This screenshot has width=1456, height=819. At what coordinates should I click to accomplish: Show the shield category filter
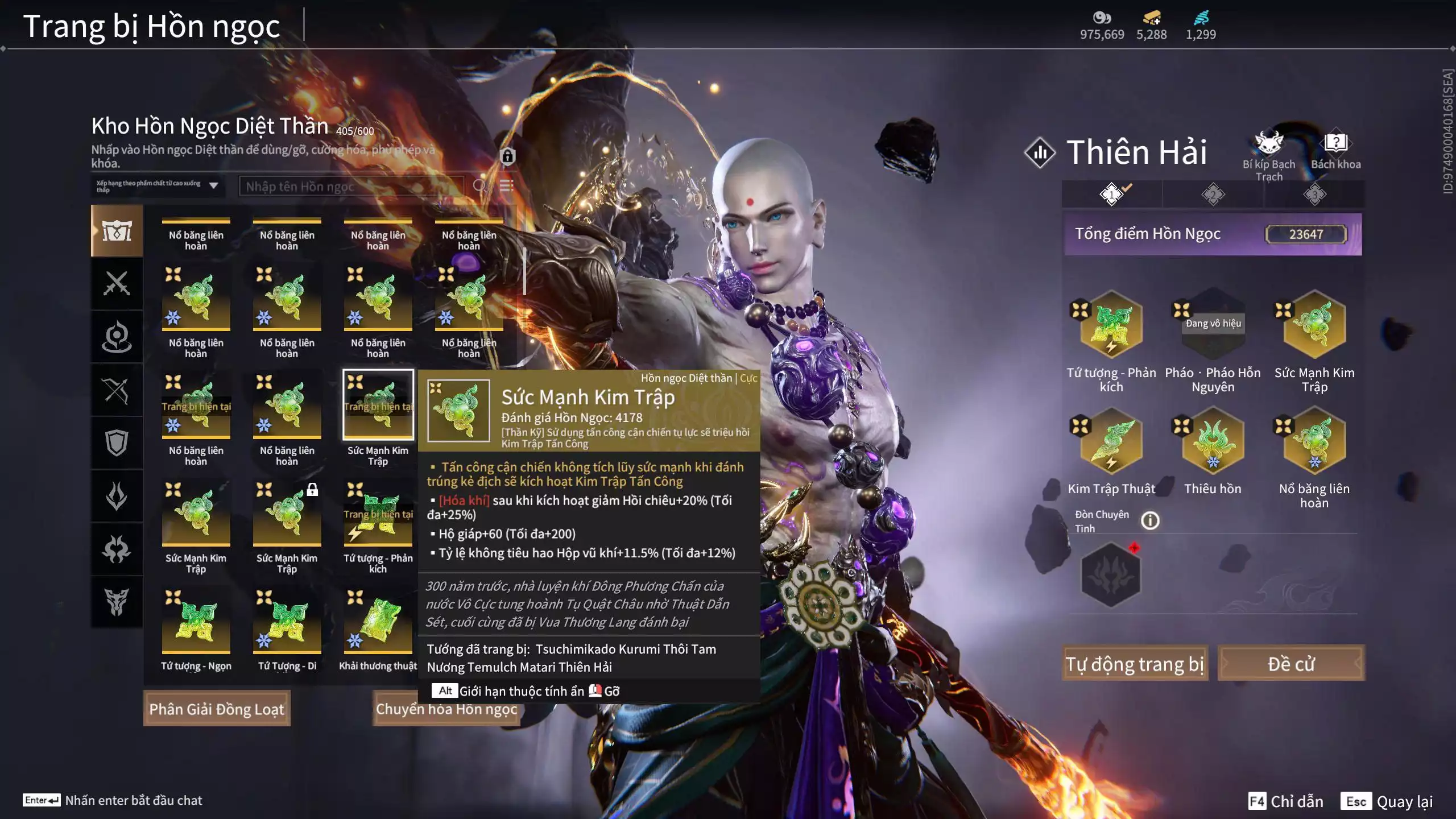point(117,443)
